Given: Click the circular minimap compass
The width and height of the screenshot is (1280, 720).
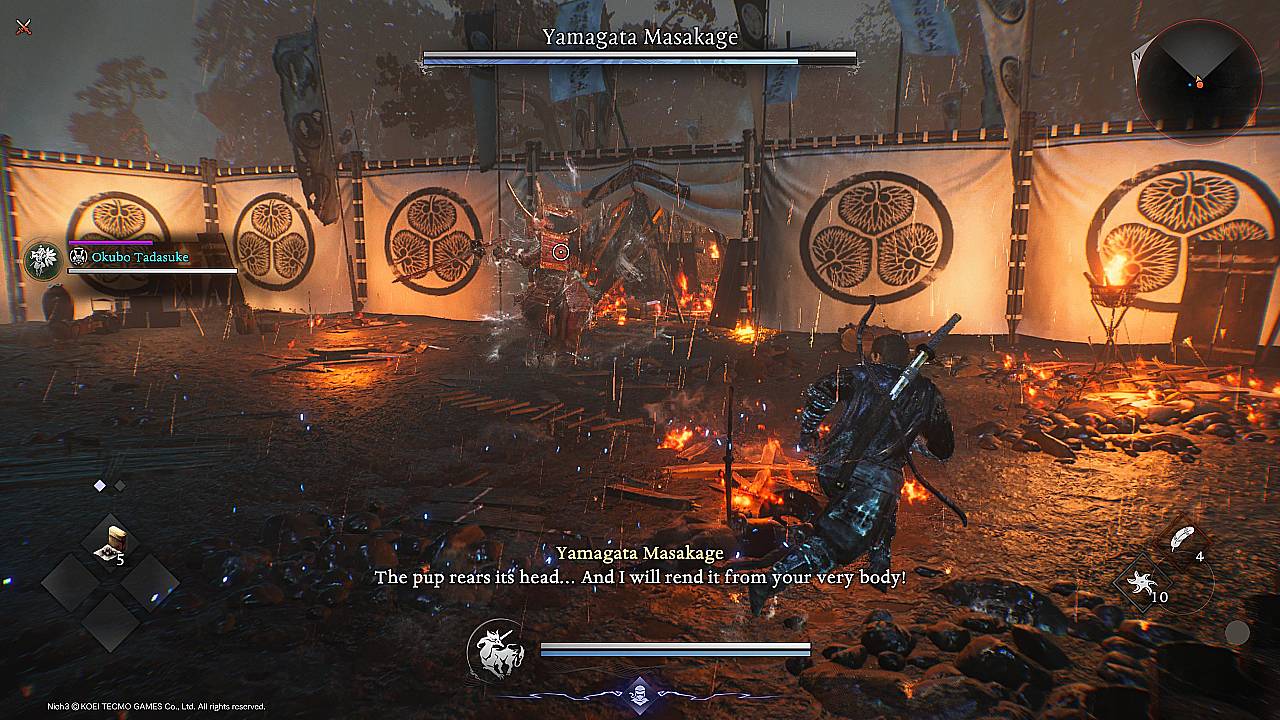Looking at the screenshot, I should [x=1198, y=81].
